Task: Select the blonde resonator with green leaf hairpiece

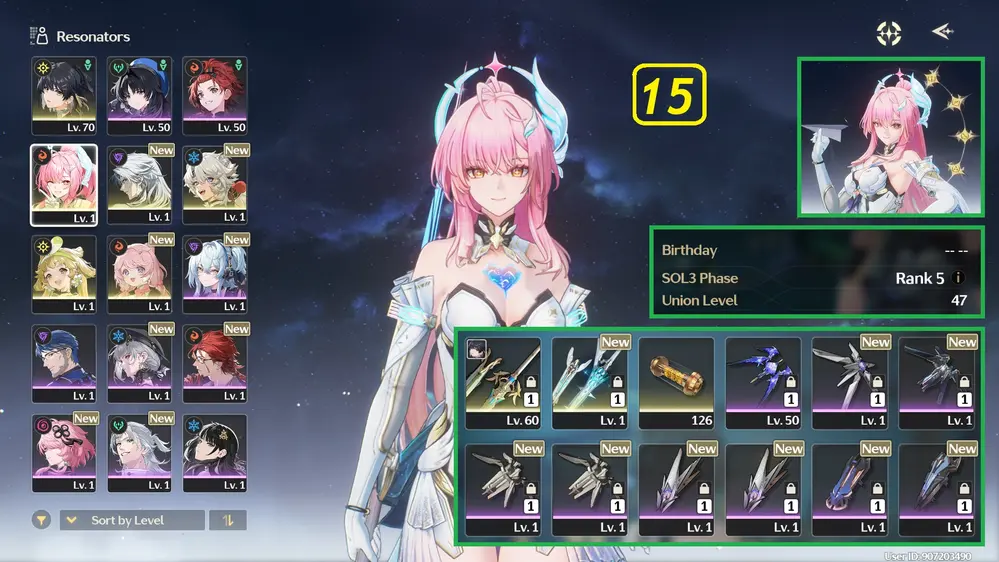Action: pos(63,274)
